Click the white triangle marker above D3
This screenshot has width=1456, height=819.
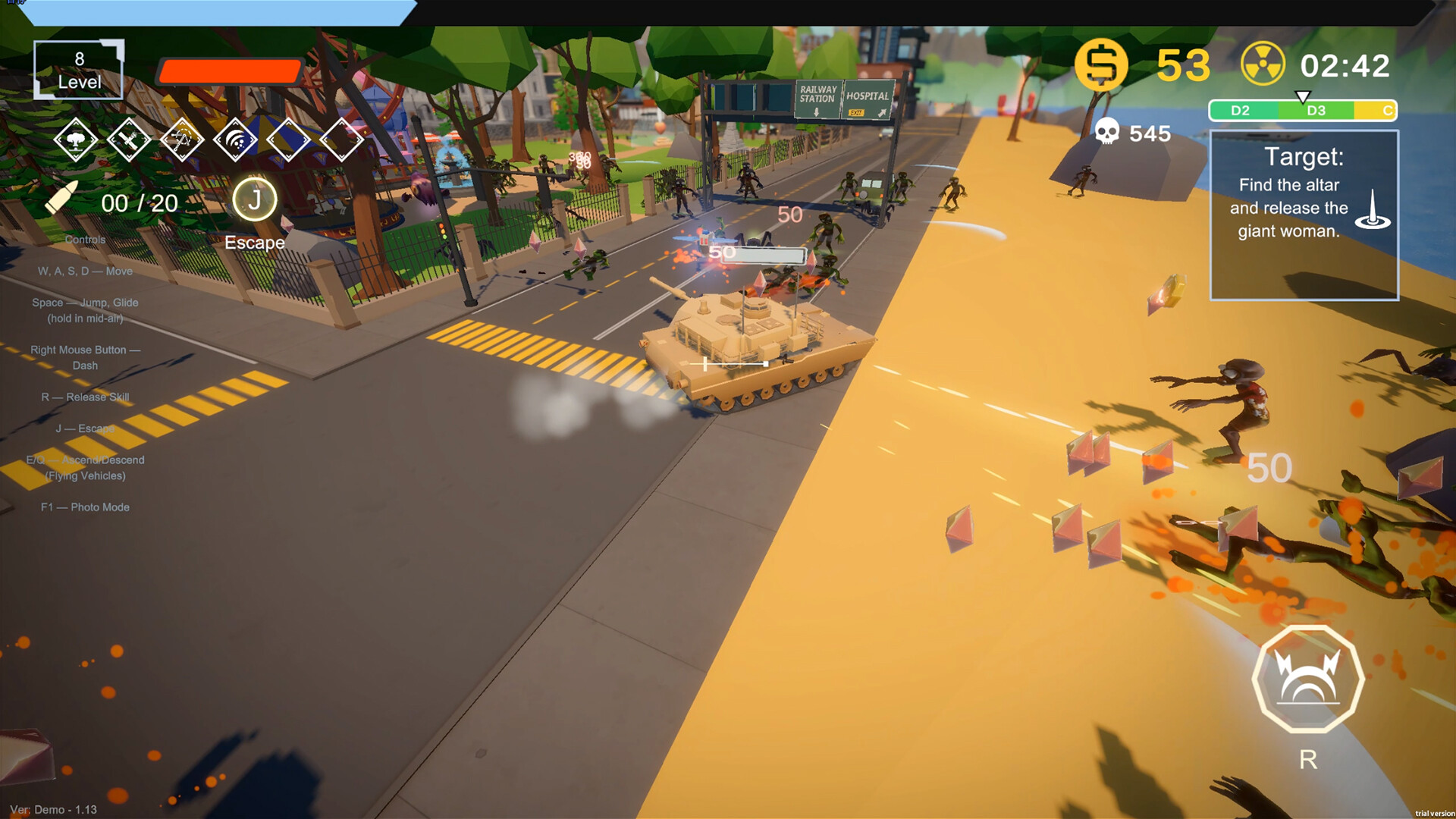(1303, 96)
